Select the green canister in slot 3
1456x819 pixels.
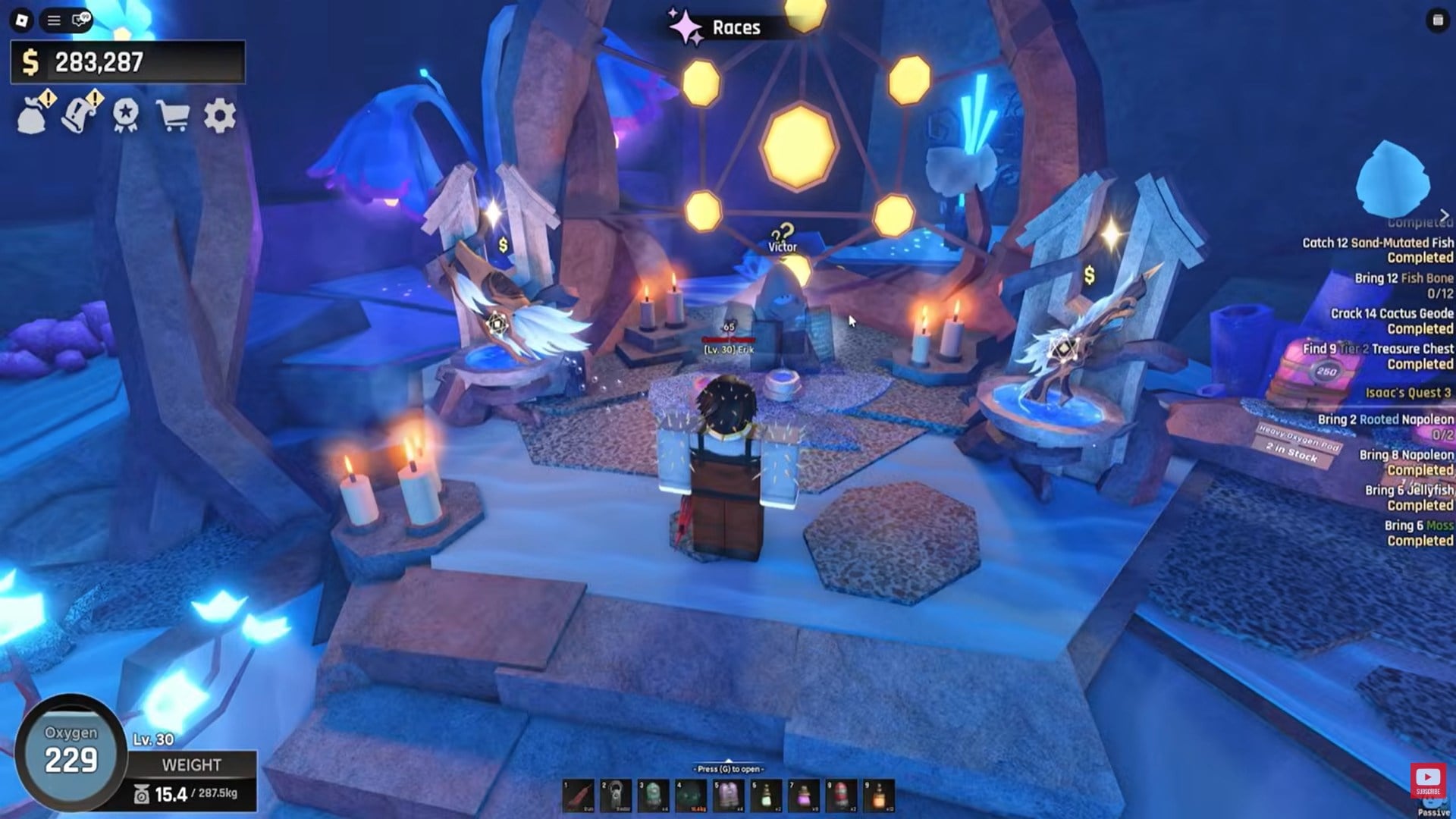(x=653, y=796)
